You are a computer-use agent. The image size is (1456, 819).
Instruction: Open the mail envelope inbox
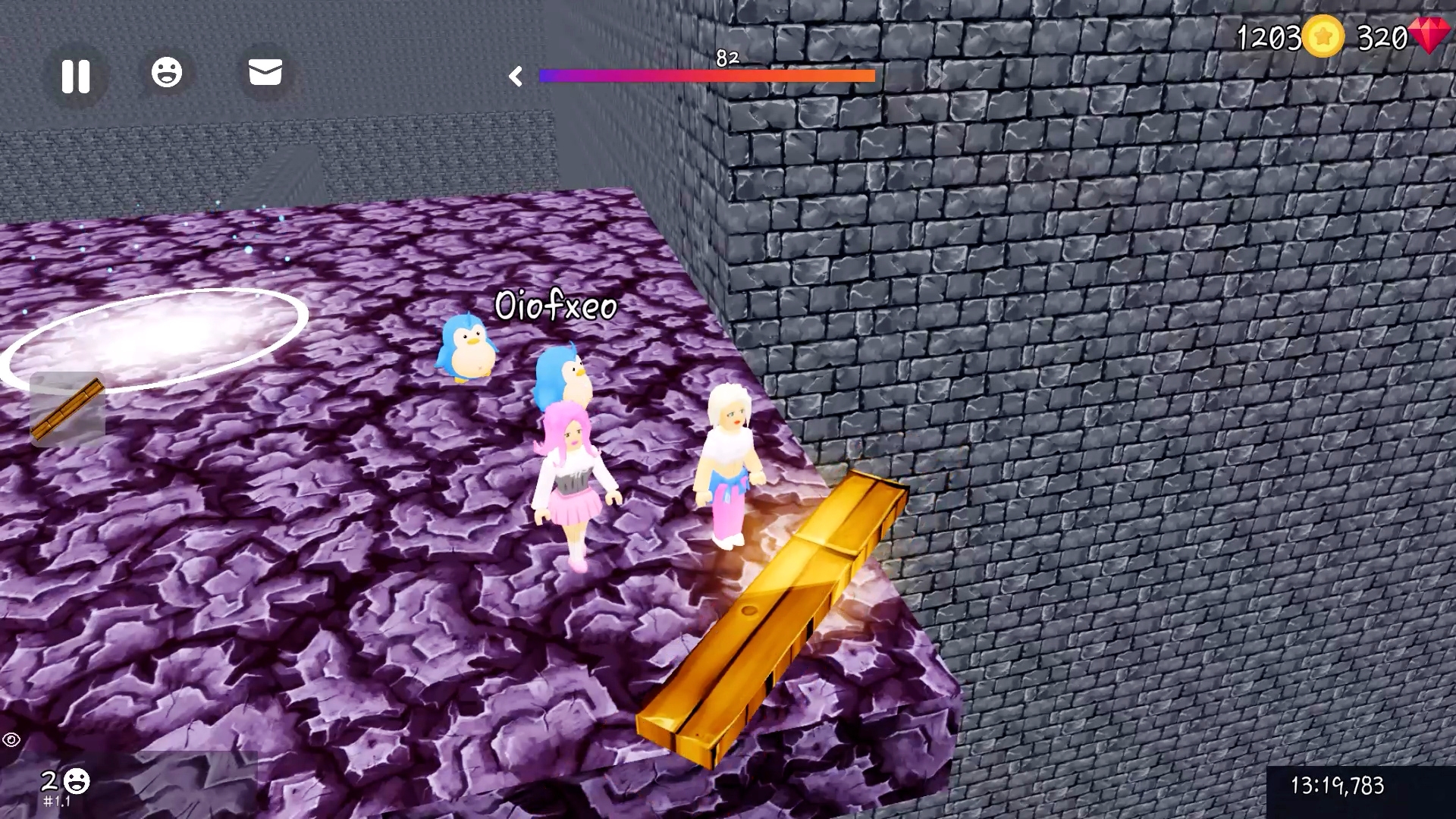pos(265,73)
